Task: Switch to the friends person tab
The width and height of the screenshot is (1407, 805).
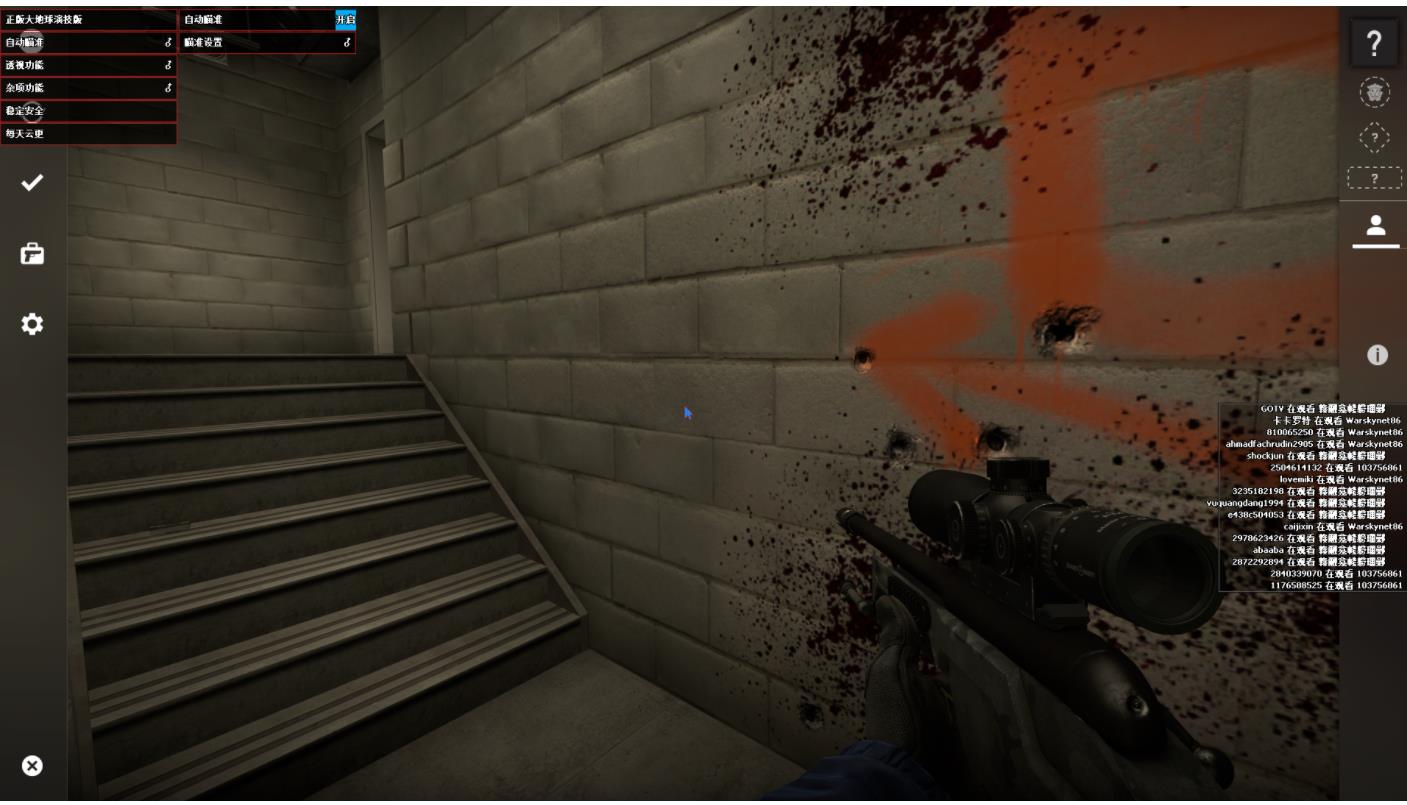Action: point(1375,224)
